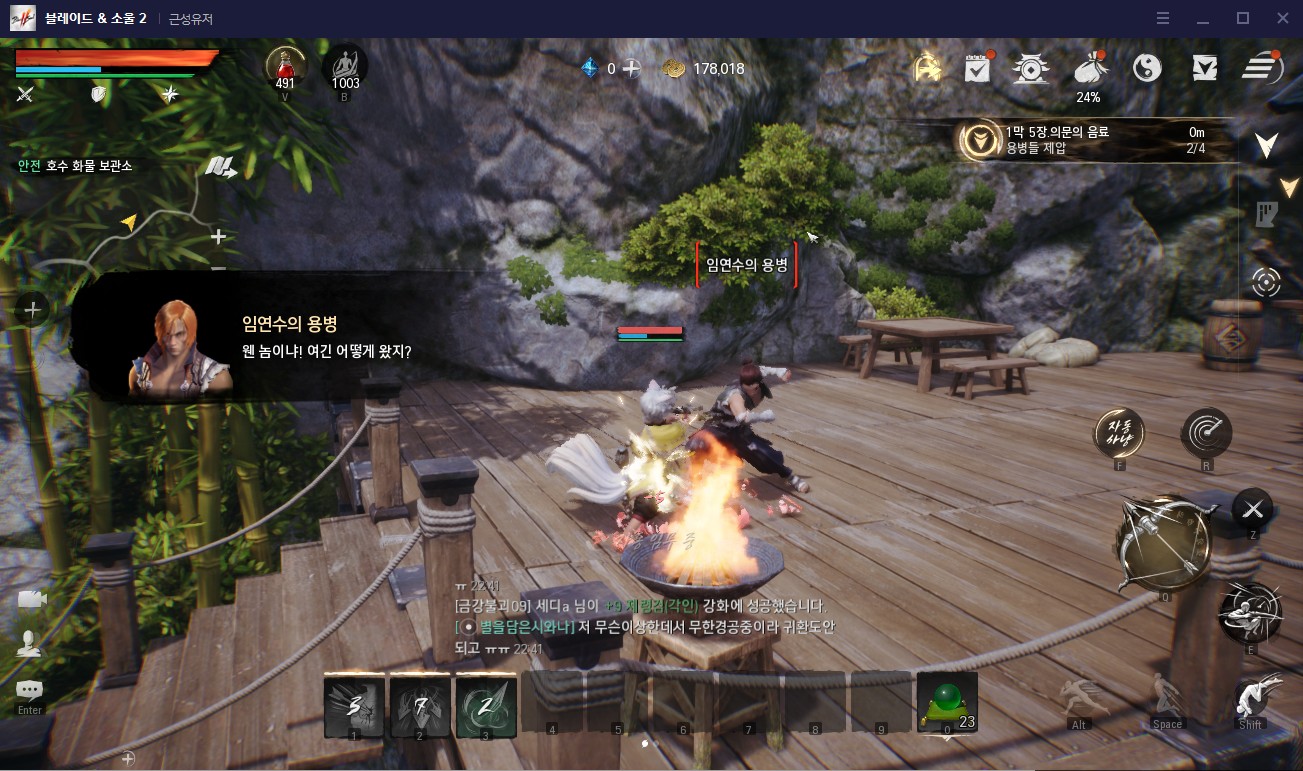
Task: Open the main hamburger menu
Action: coord(1263,68)
